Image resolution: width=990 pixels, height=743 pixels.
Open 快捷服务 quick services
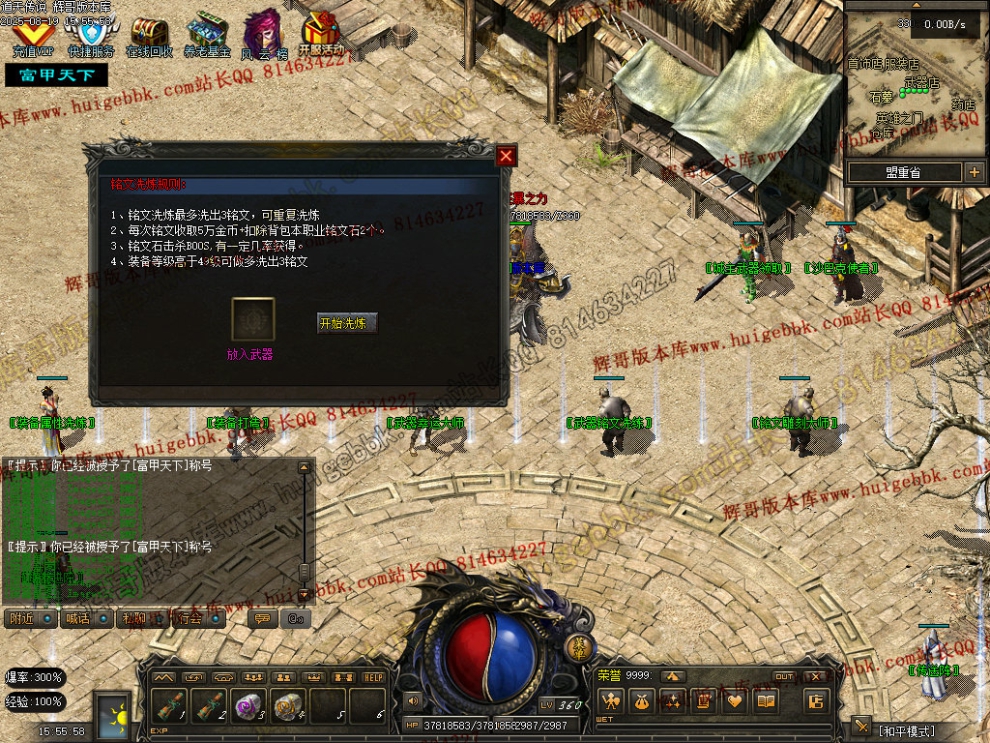tap(91, 32)
